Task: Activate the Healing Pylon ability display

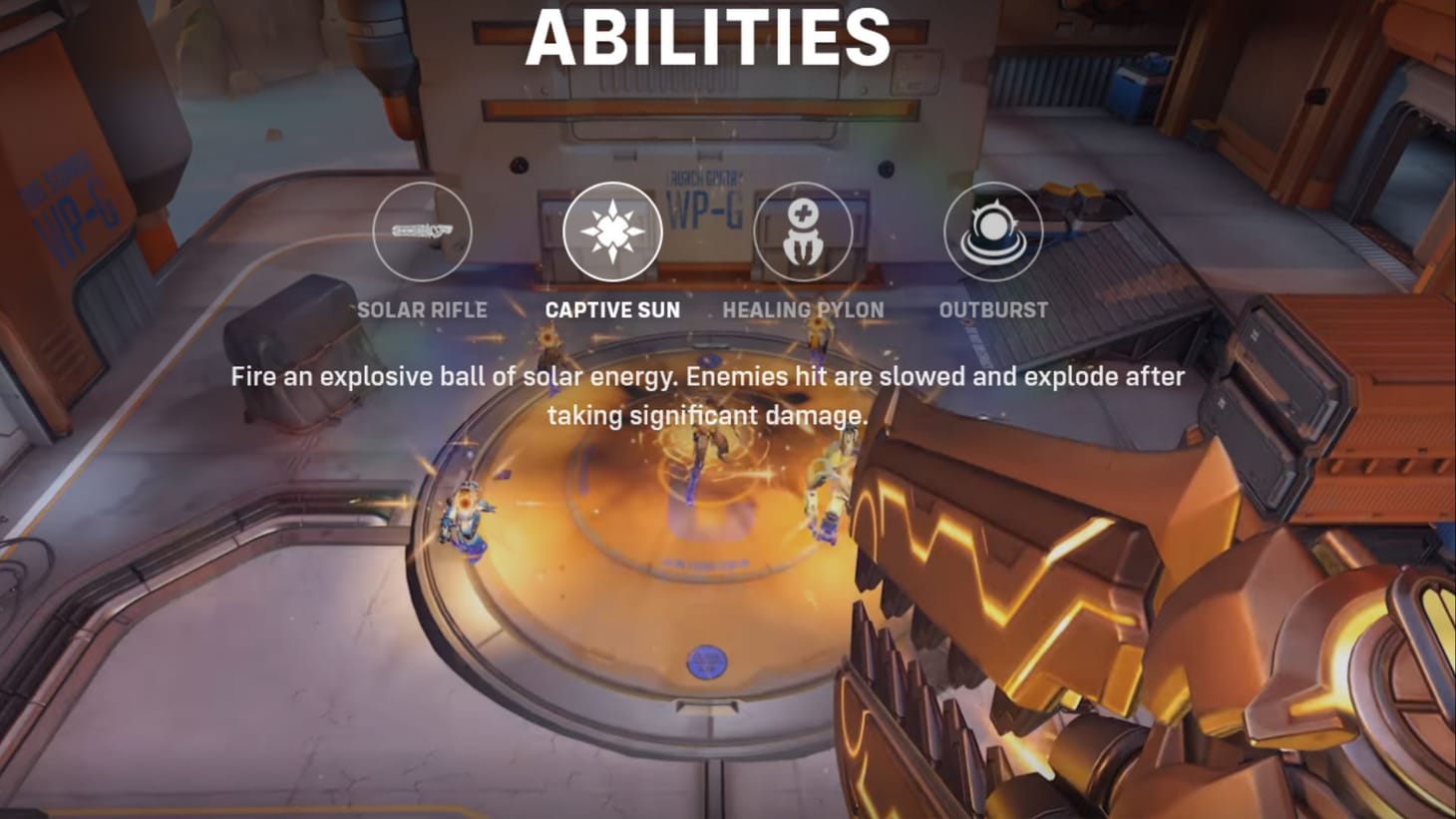Action: pyautogui.click(x=804, y=230)
